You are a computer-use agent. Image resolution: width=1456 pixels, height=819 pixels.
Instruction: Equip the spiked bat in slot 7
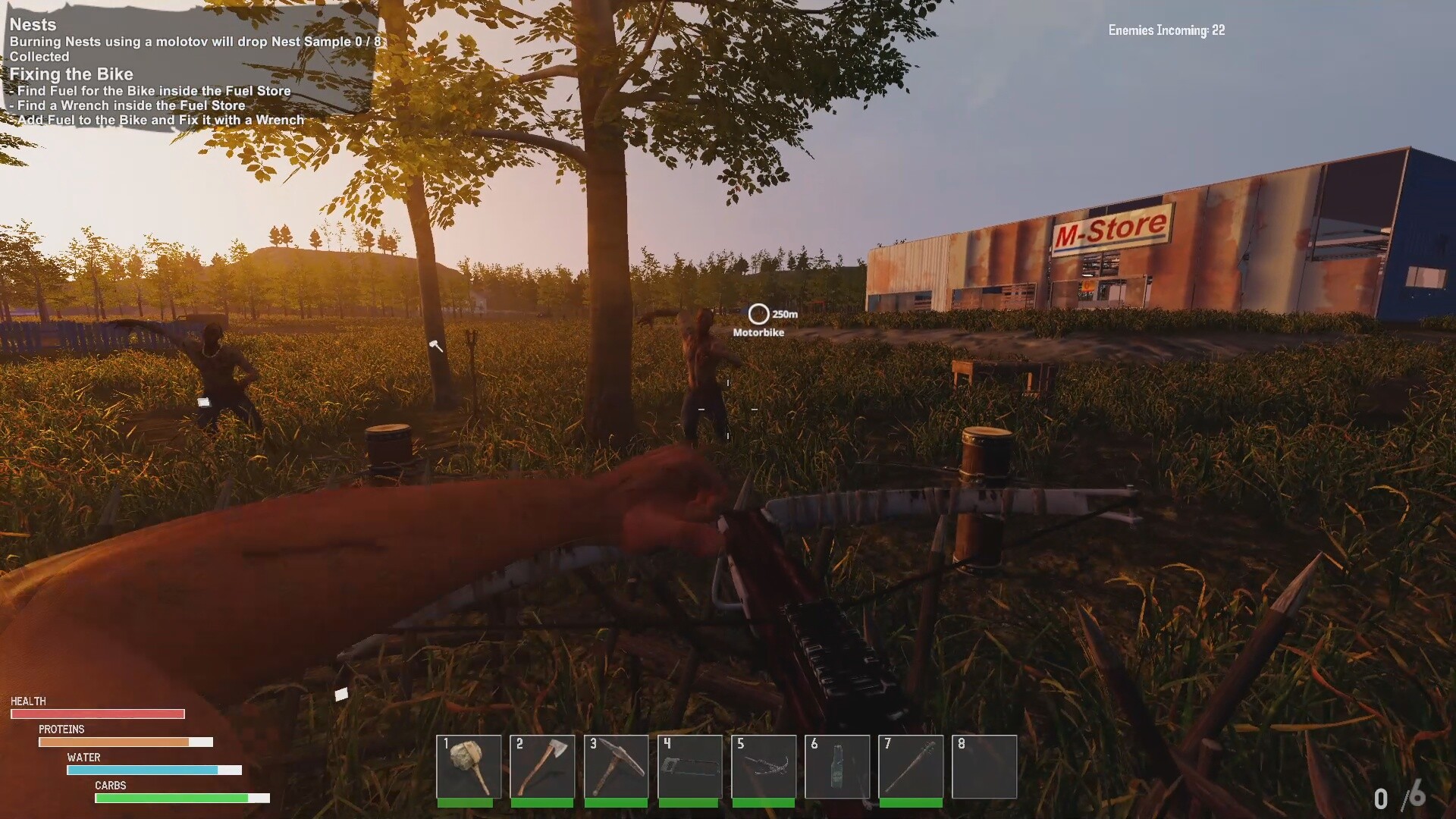click(911, 766)
